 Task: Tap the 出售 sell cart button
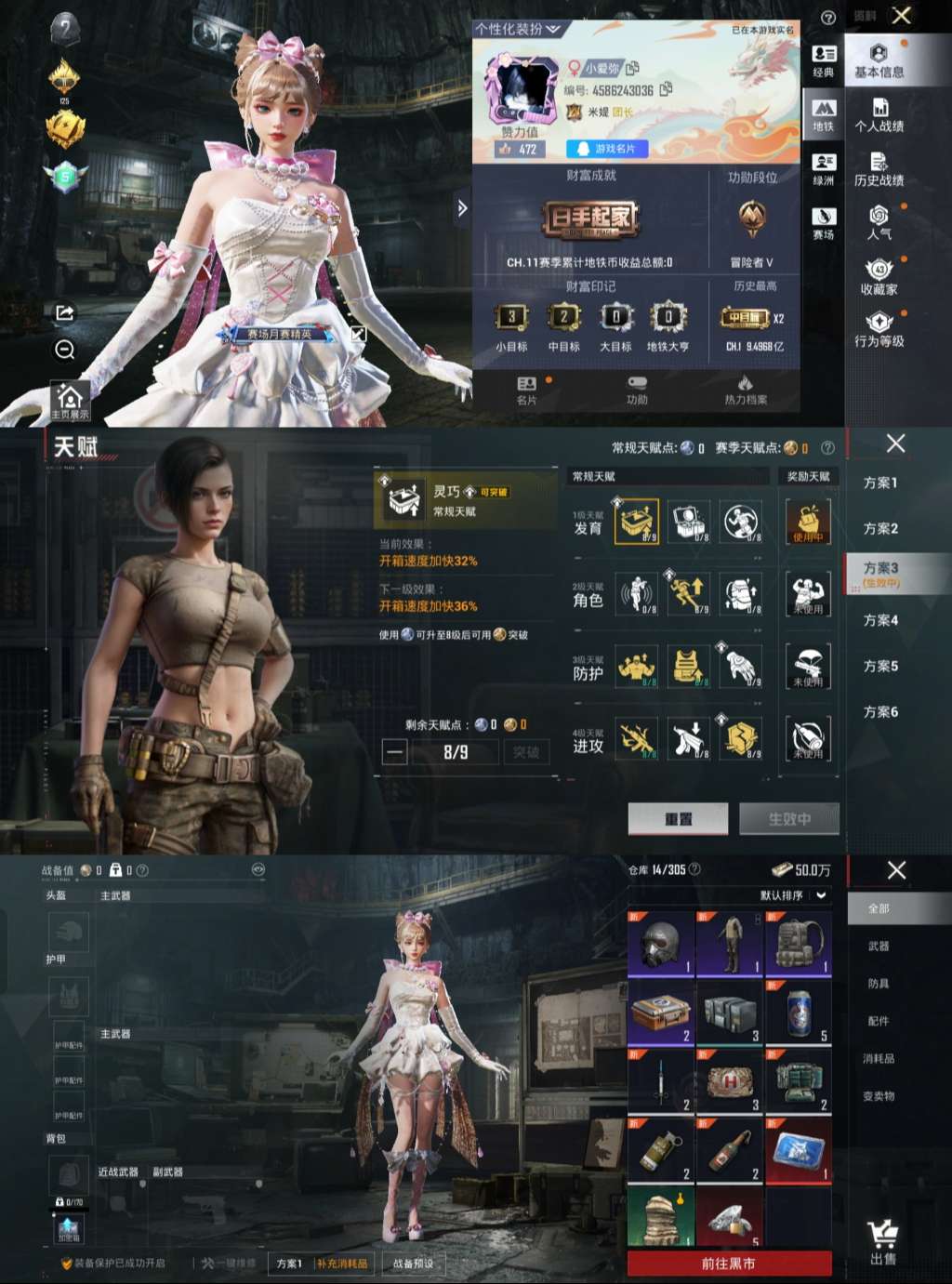(883, 1242)
